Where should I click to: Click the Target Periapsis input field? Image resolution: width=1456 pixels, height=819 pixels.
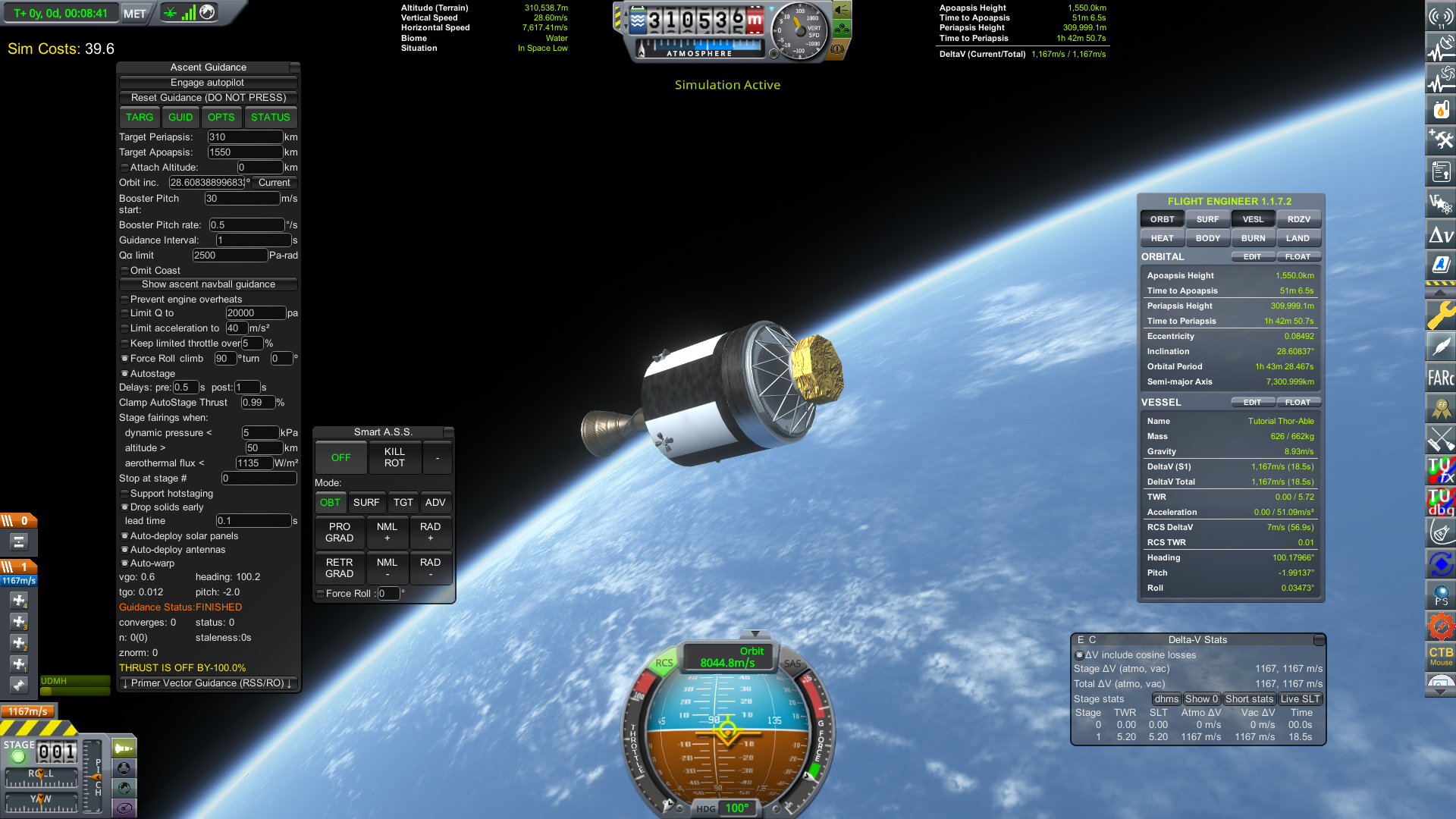click(244, 137)
